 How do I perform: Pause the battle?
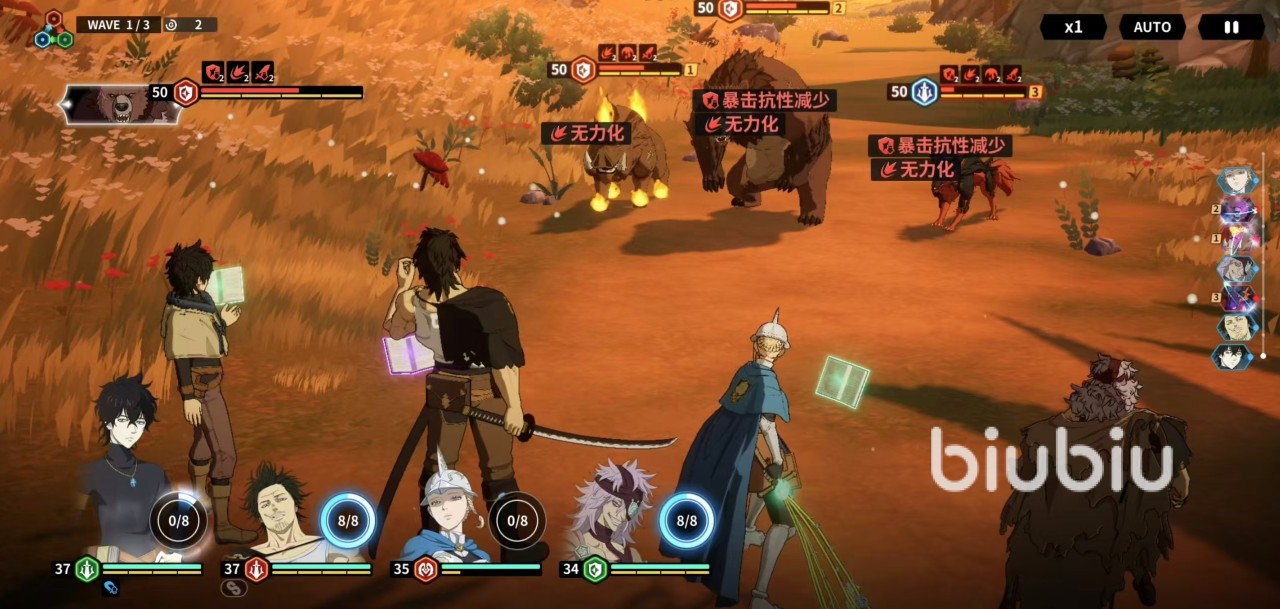pos(1231,27)
